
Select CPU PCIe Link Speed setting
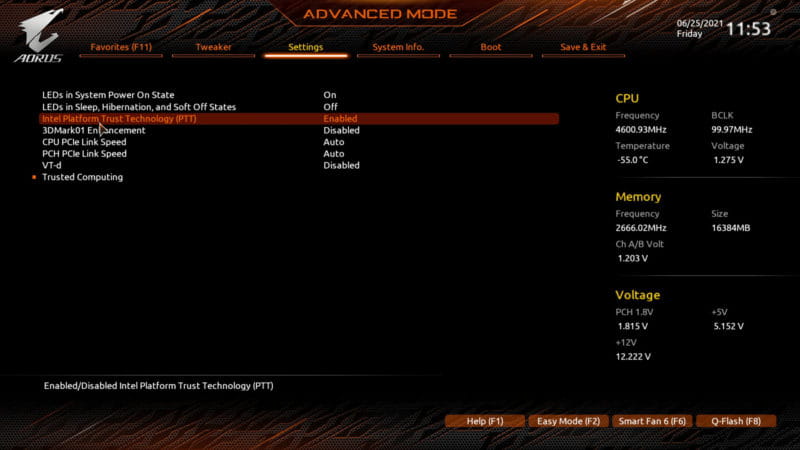(x=84, y=142)
